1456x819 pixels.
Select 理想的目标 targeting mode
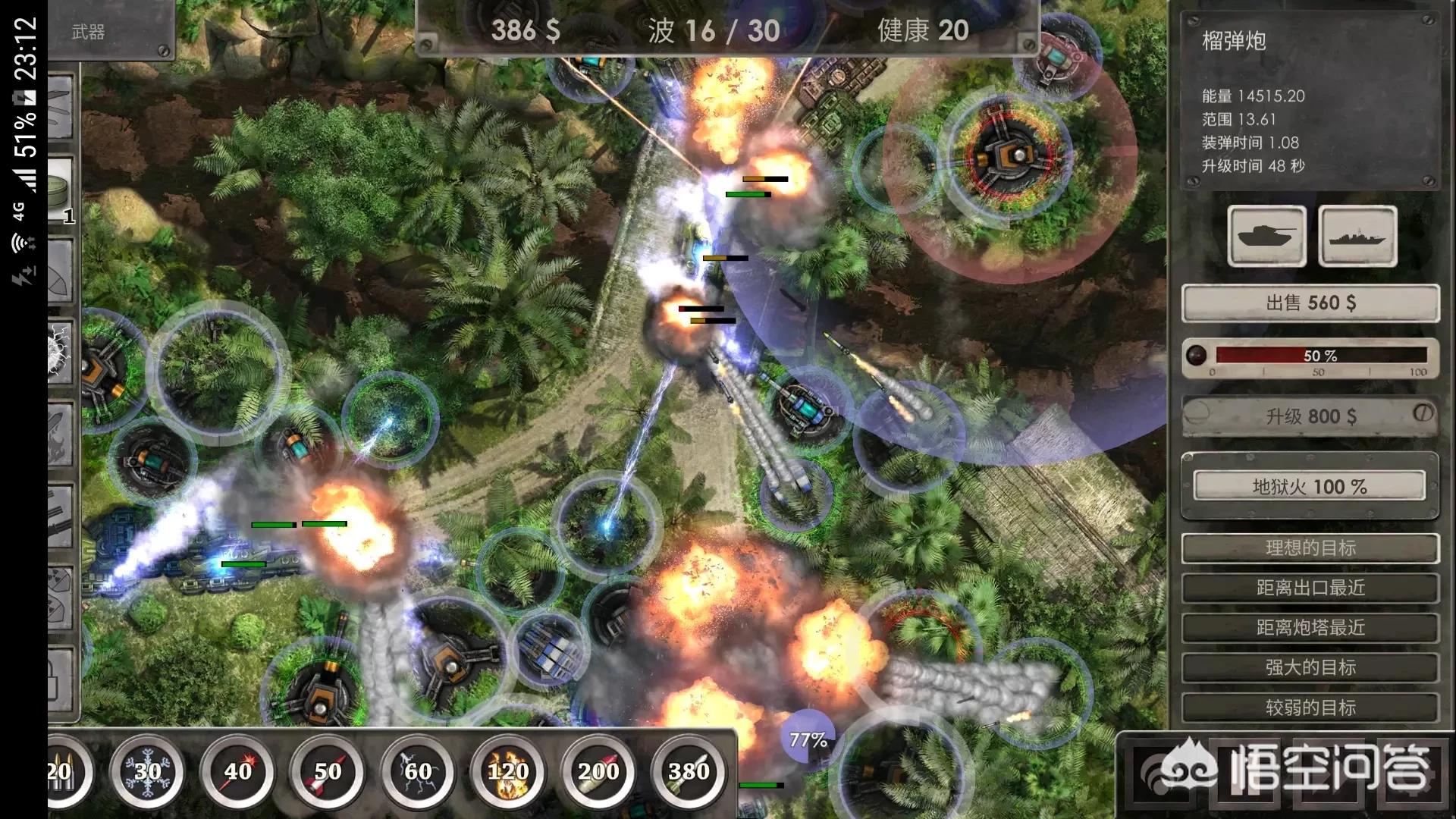[x=1310, y=548]
